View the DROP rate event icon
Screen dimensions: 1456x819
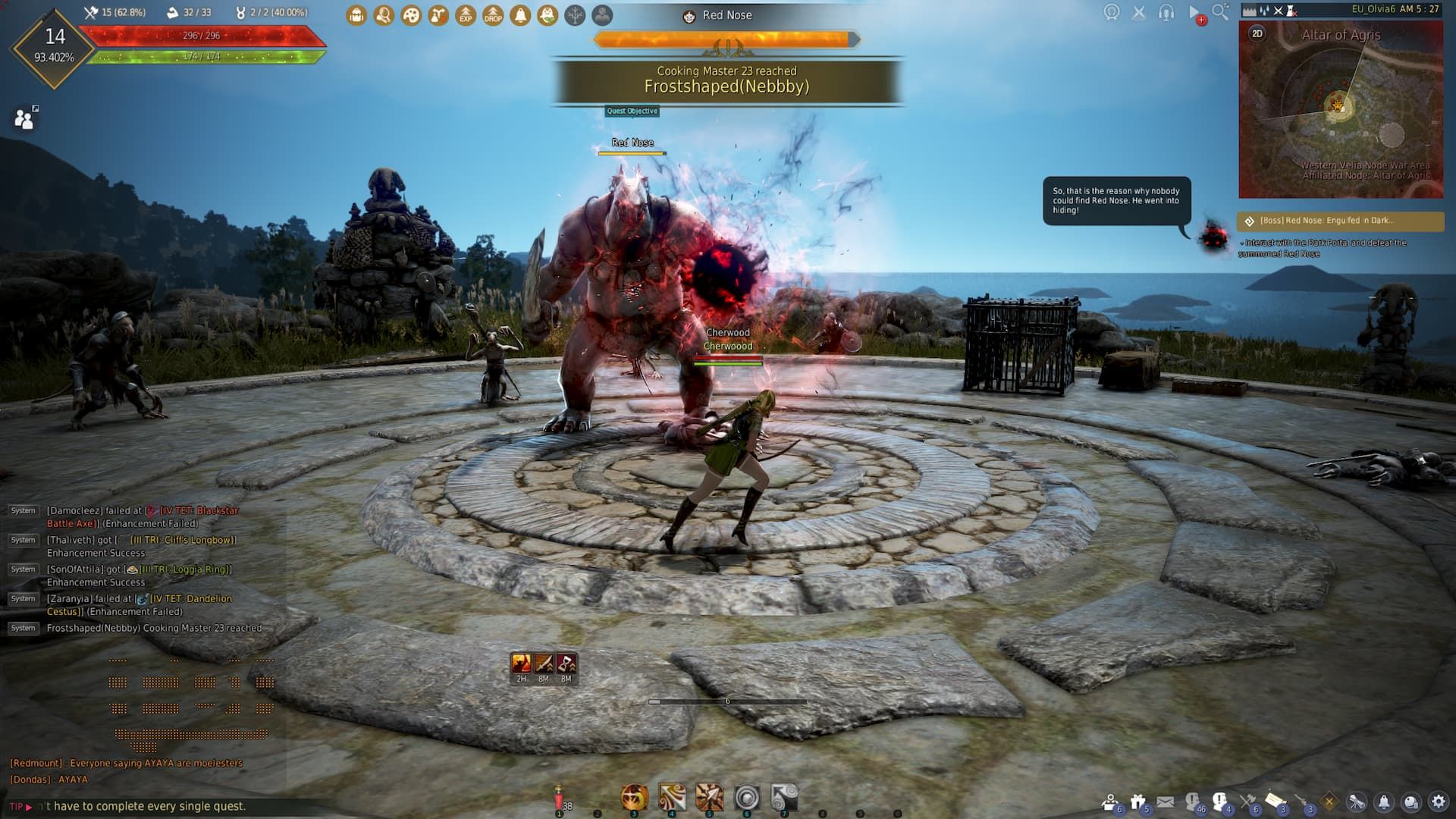pyautogui.click(x=493, y=14)
